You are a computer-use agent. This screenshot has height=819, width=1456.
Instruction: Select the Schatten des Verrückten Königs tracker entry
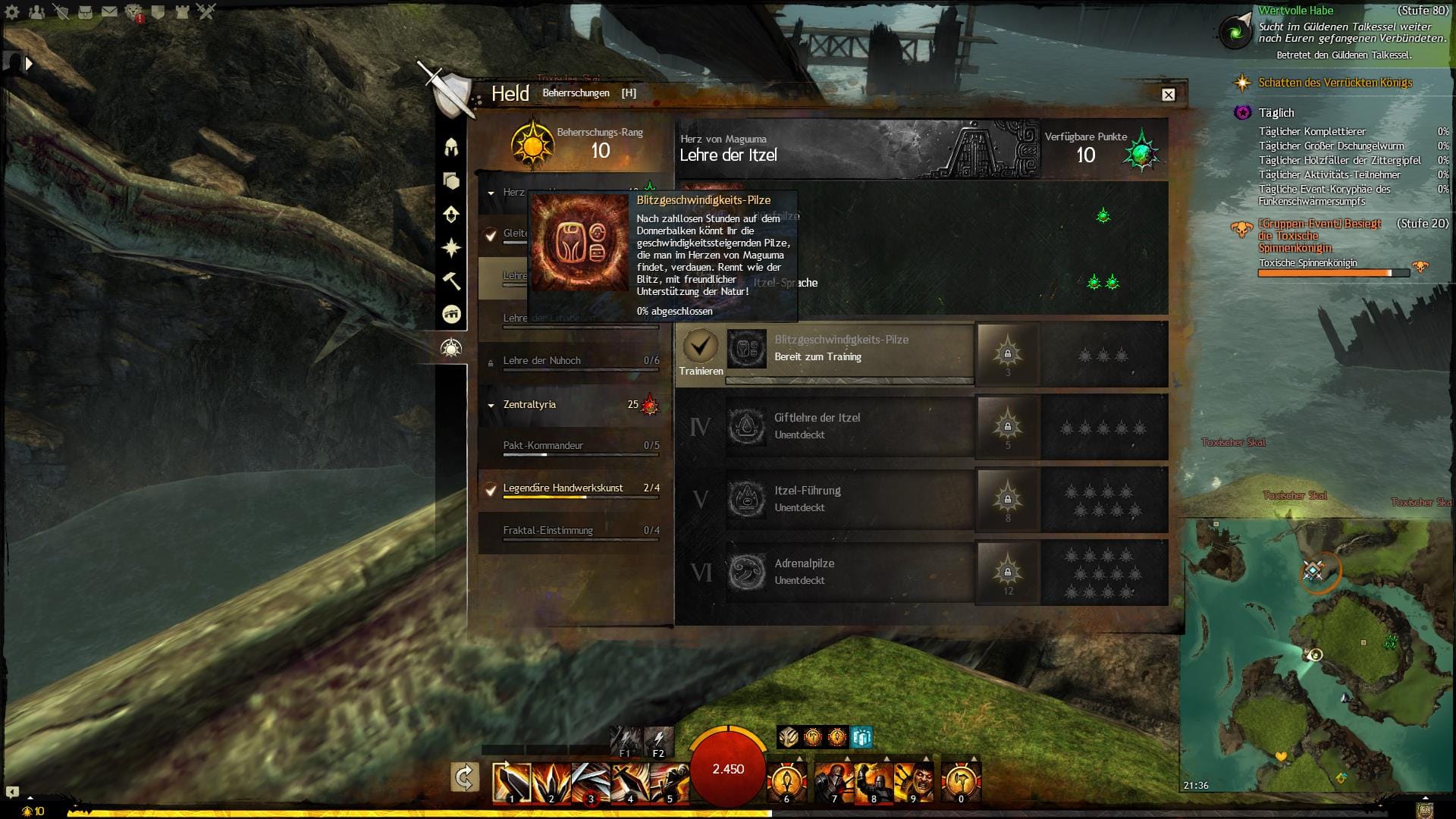pos(1335,83)
